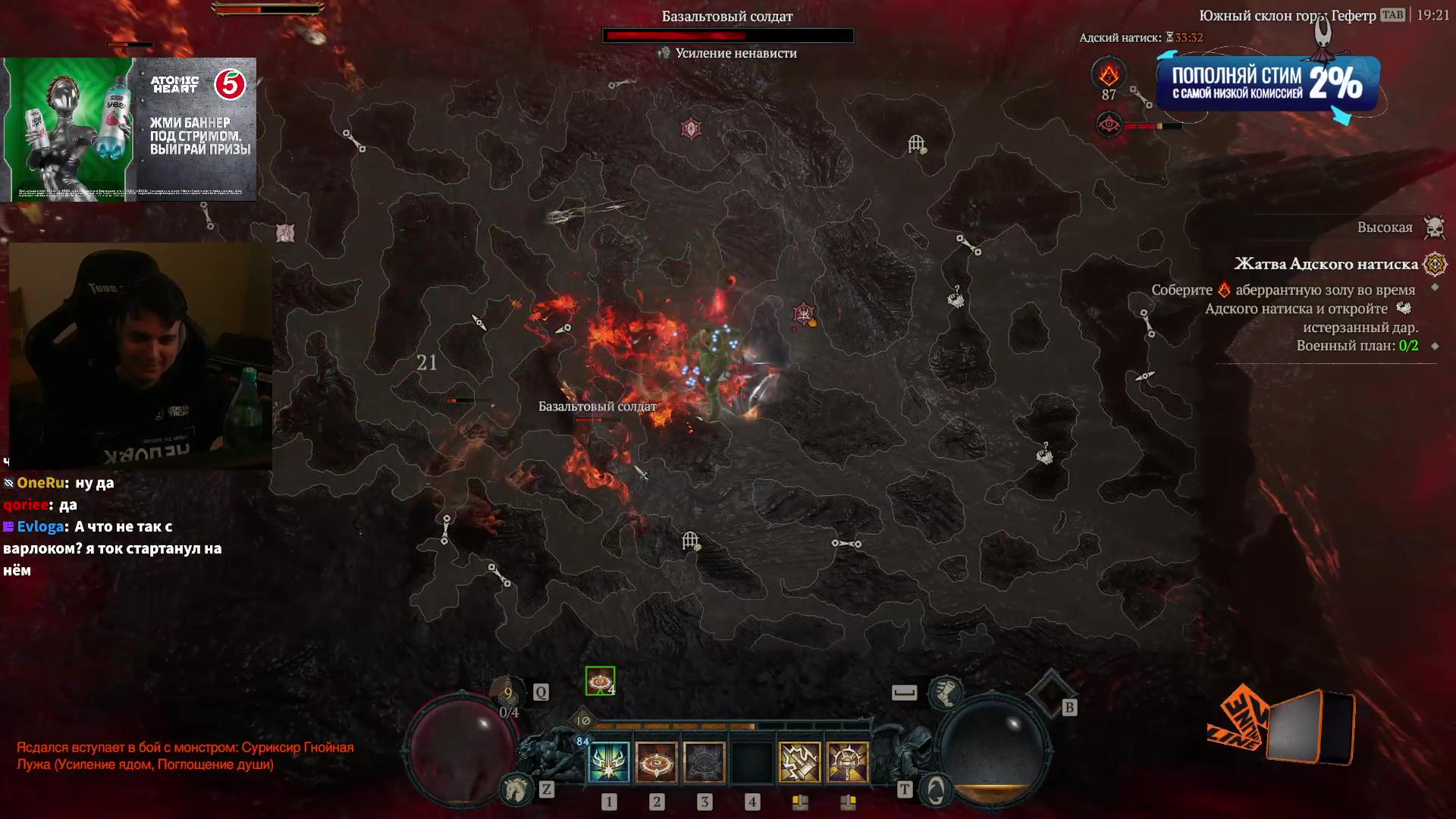Activate the blue sword burst skill
The image size is (1456, 819).
point(609,762)
